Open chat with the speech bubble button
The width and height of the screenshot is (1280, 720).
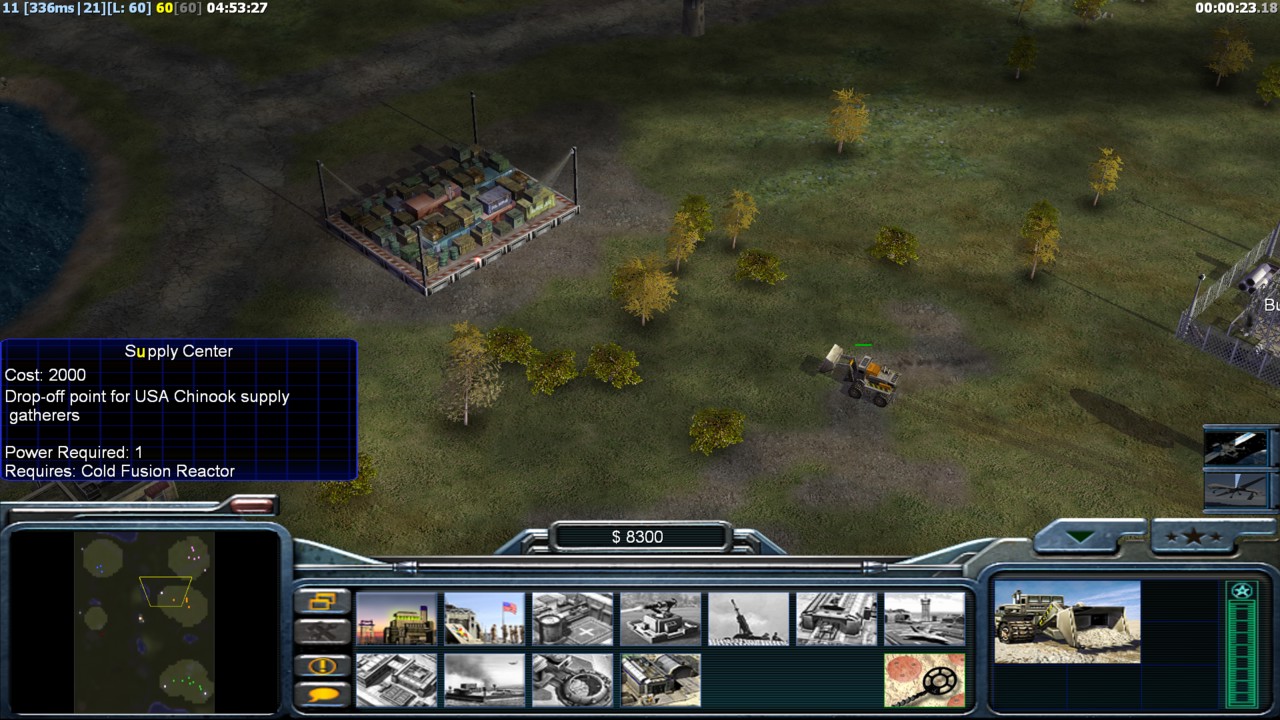(322, 694)
